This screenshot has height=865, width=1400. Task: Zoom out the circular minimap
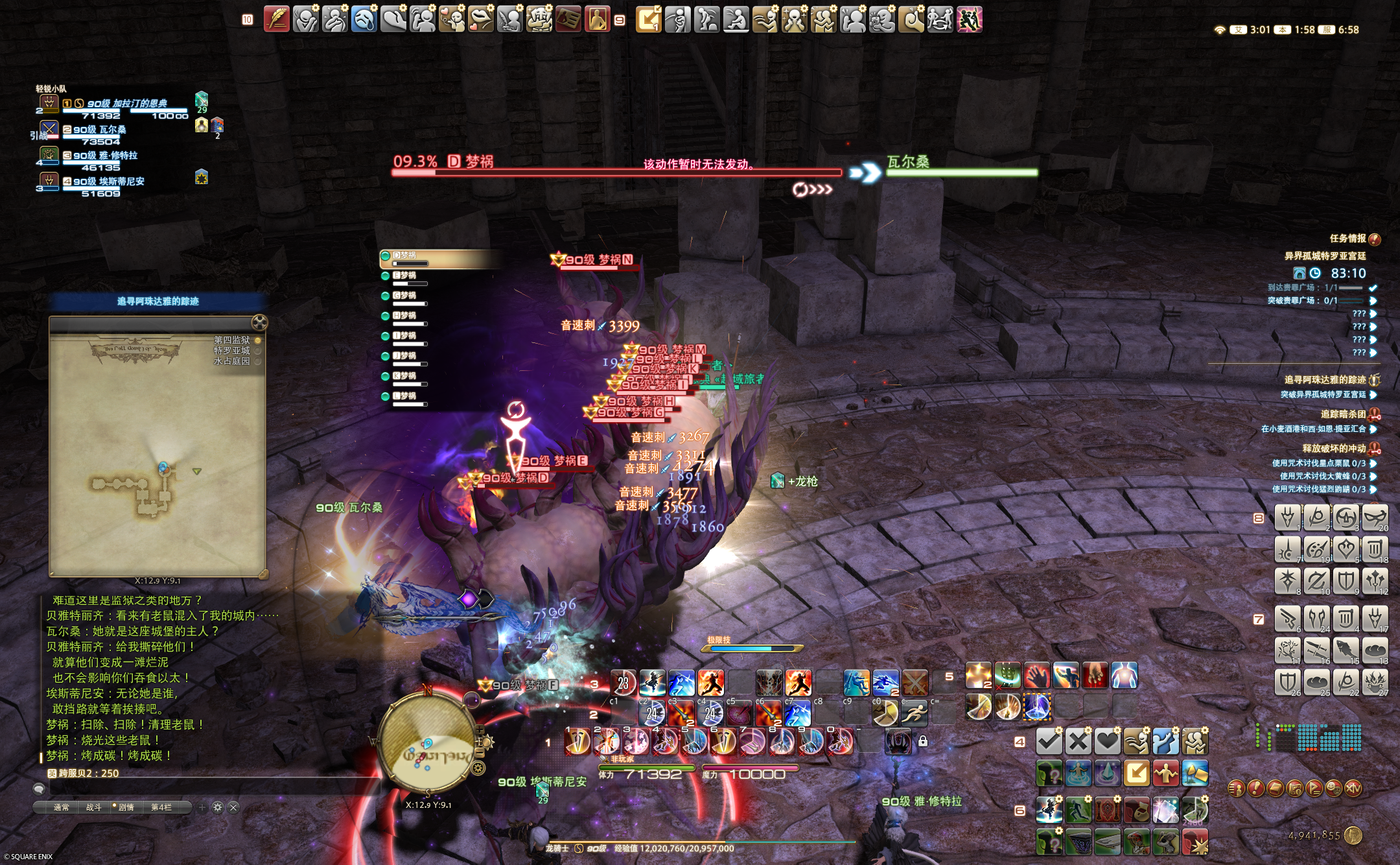point(480,752)
